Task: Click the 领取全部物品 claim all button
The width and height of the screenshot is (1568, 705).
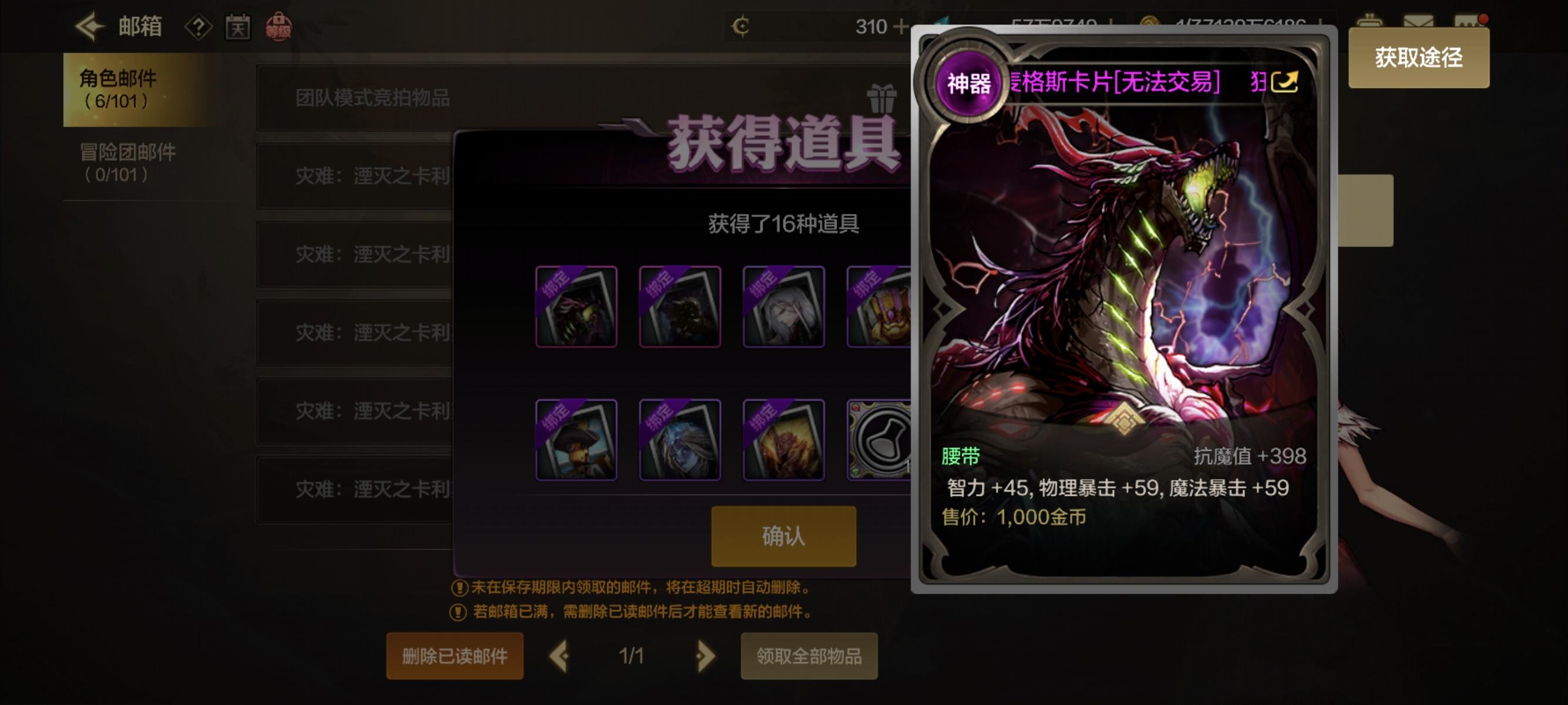Action: coord(811,656)
